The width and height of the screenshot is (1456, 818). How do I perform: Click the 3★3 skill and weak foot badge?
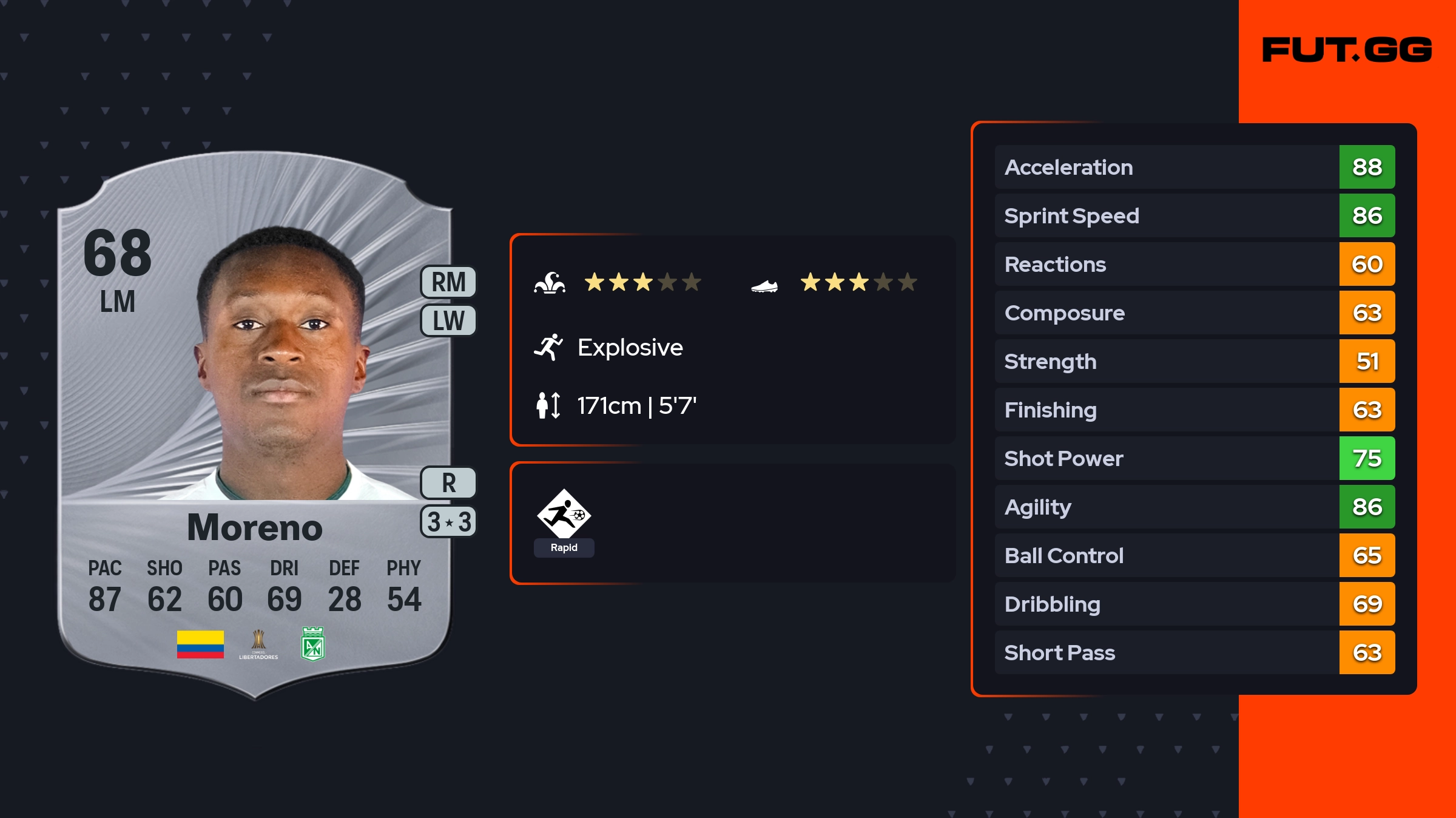tap(448, 522)
